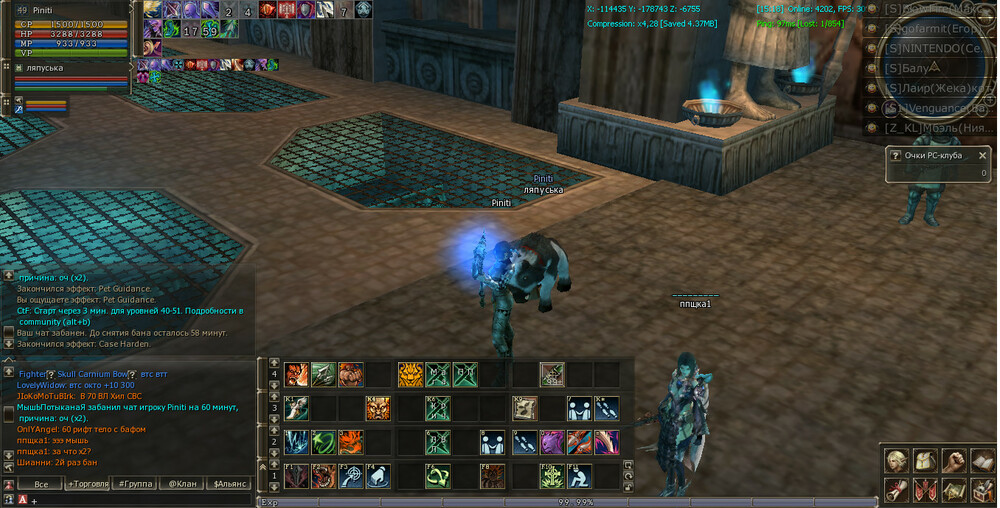Use the scroll map item in slot K9
1000x508 pixels.
click(x=525, y=408)
